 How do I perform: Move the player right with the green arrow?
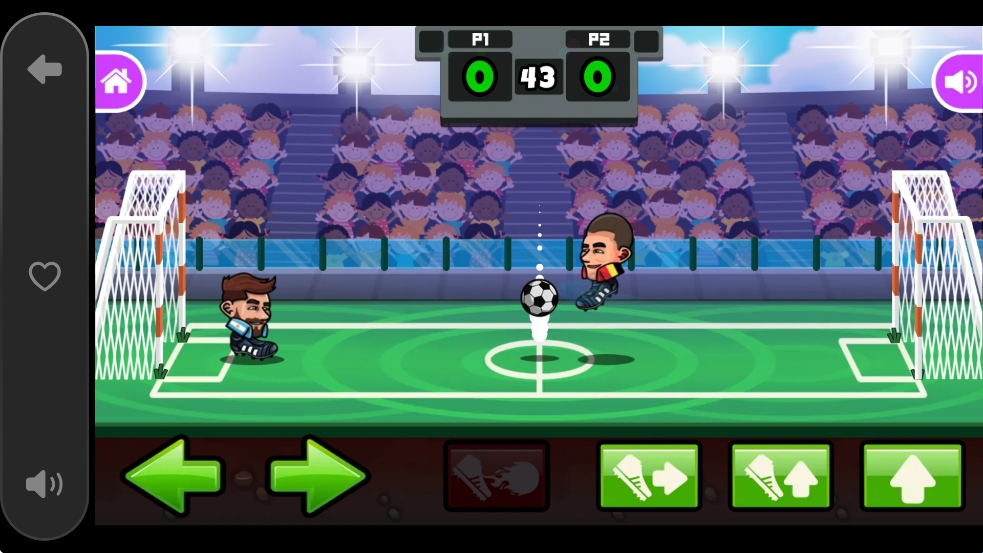pos(318,476)
